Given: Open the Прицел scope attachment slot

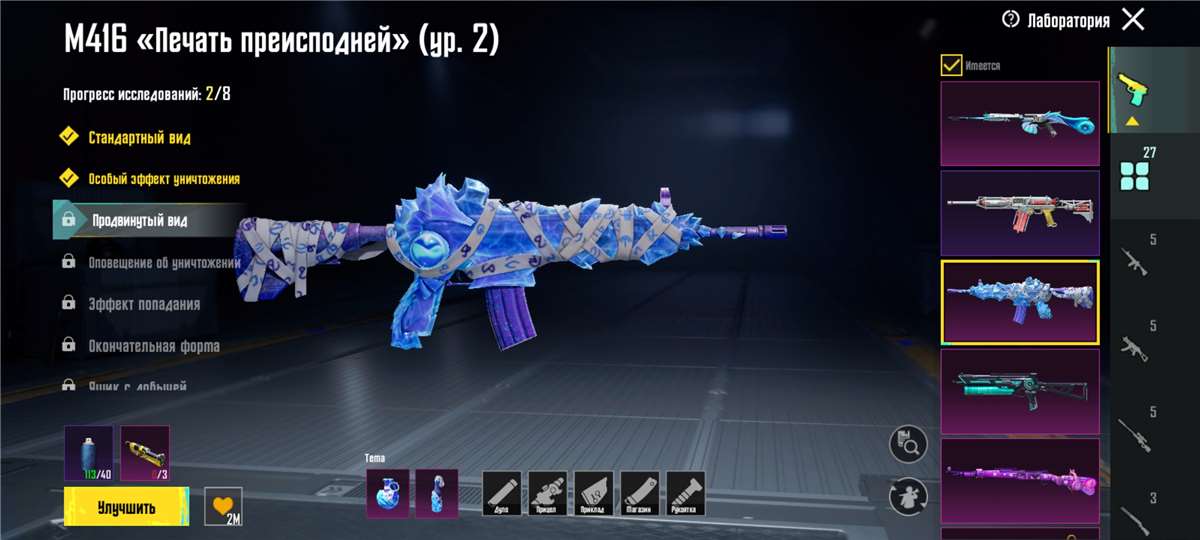Looking at the screenshot, I should pyautogui.click(x=548, y=493).
